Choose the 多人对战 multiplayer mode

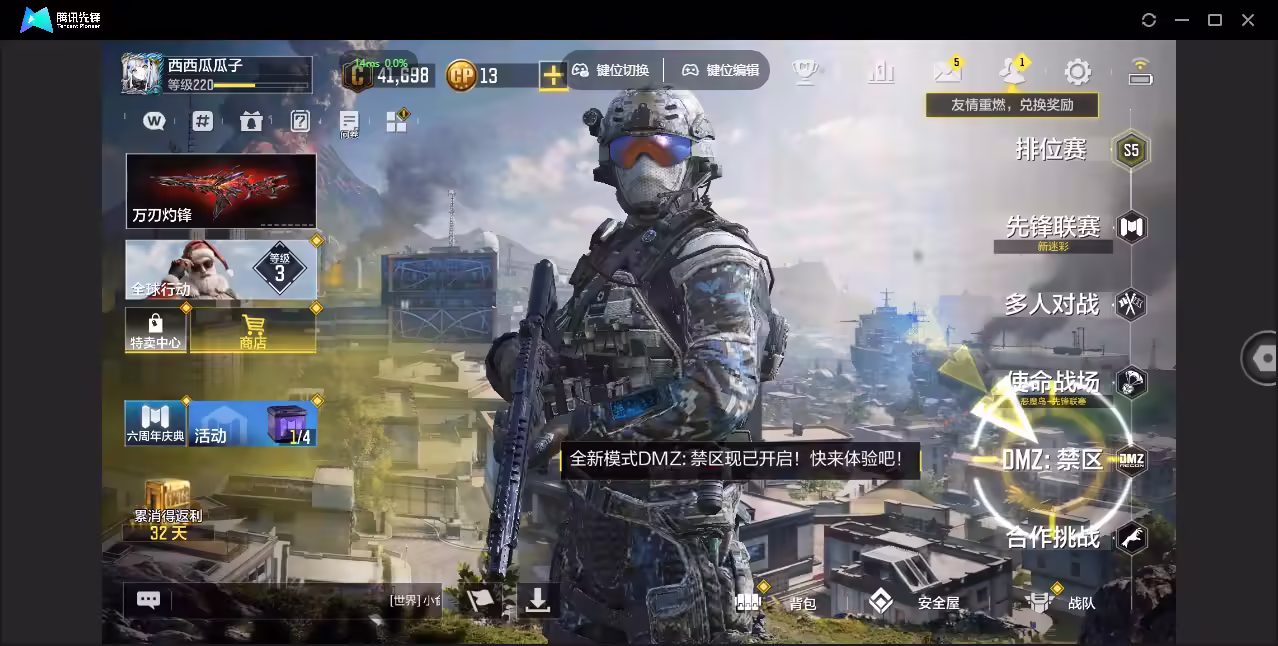tap(1052, 304)
